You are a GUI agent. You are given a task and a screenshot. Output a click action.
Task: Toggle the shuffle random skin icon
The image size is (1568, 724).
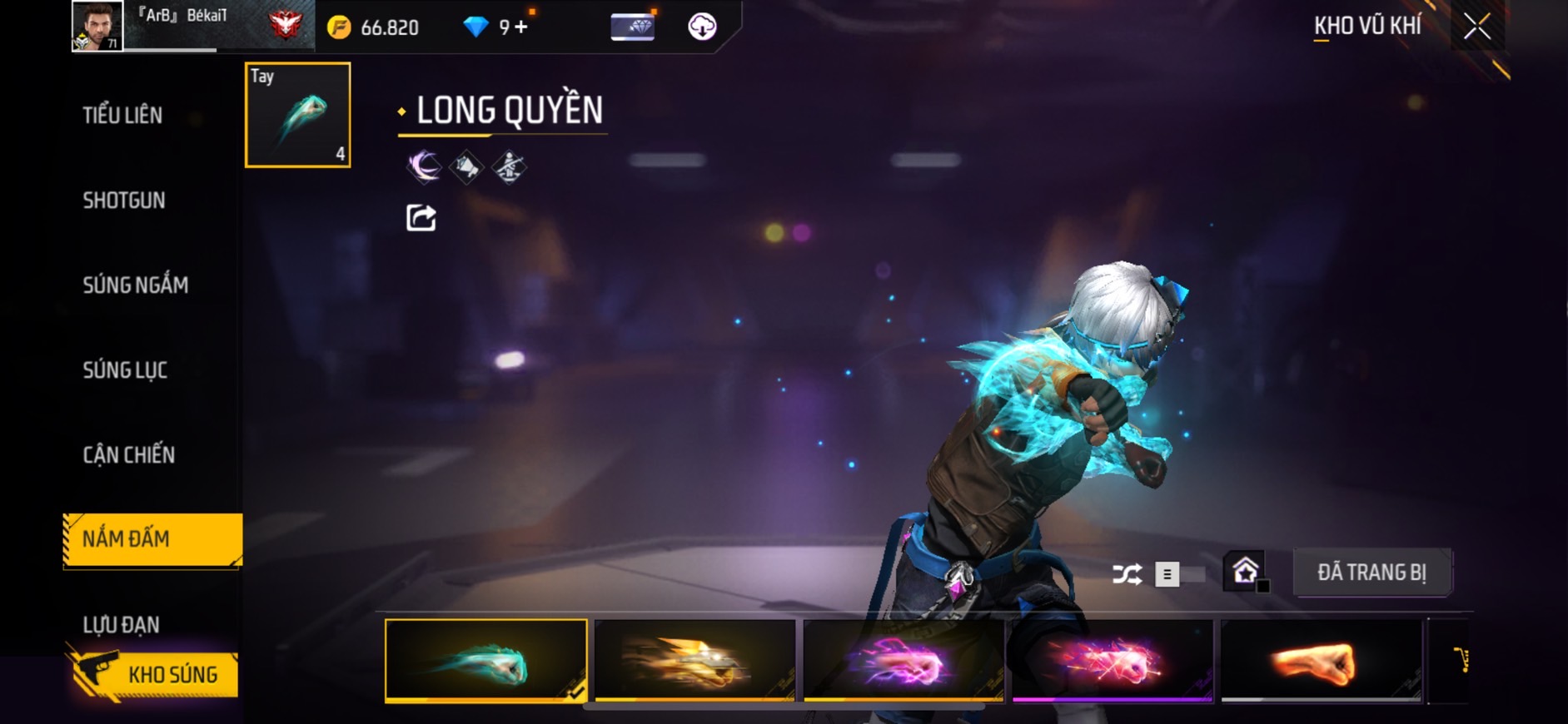(1127, 574)
